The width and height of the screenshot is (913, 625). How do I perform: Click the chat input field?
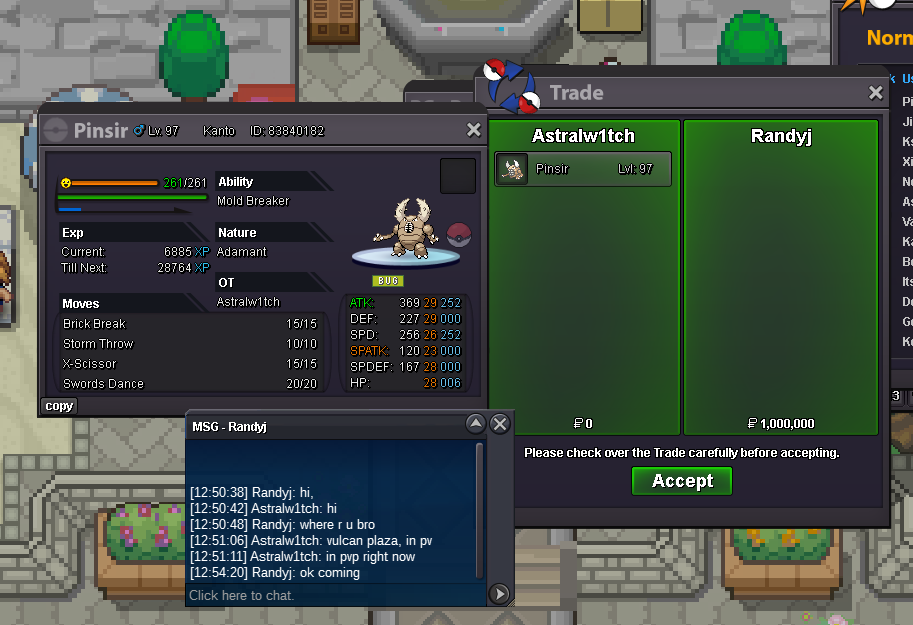[x=335, y=595]
